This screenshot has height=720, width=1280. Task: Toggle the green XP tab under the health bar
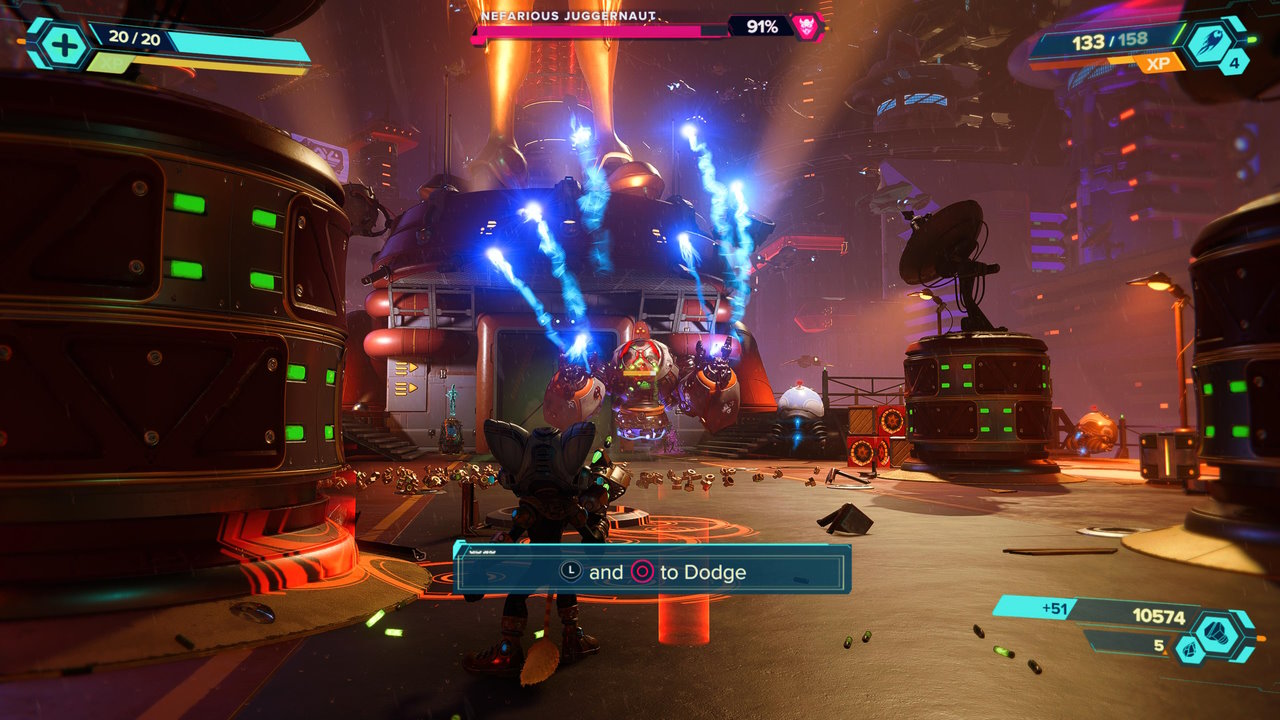point(110,62)
